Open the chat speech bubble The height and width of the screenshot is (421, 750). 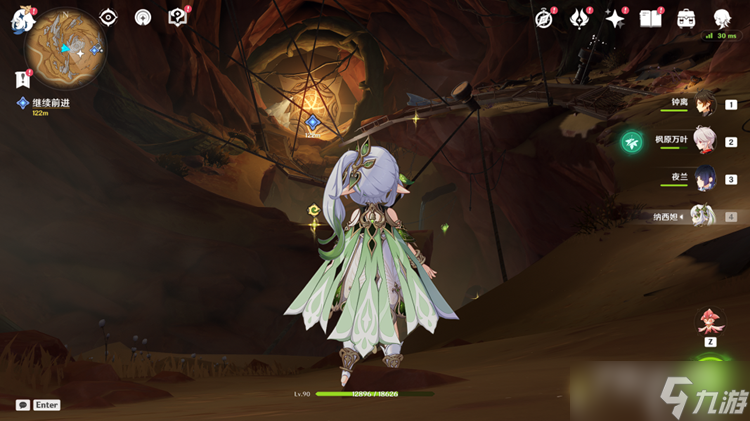pyautogui.click(x=22, y=405)
